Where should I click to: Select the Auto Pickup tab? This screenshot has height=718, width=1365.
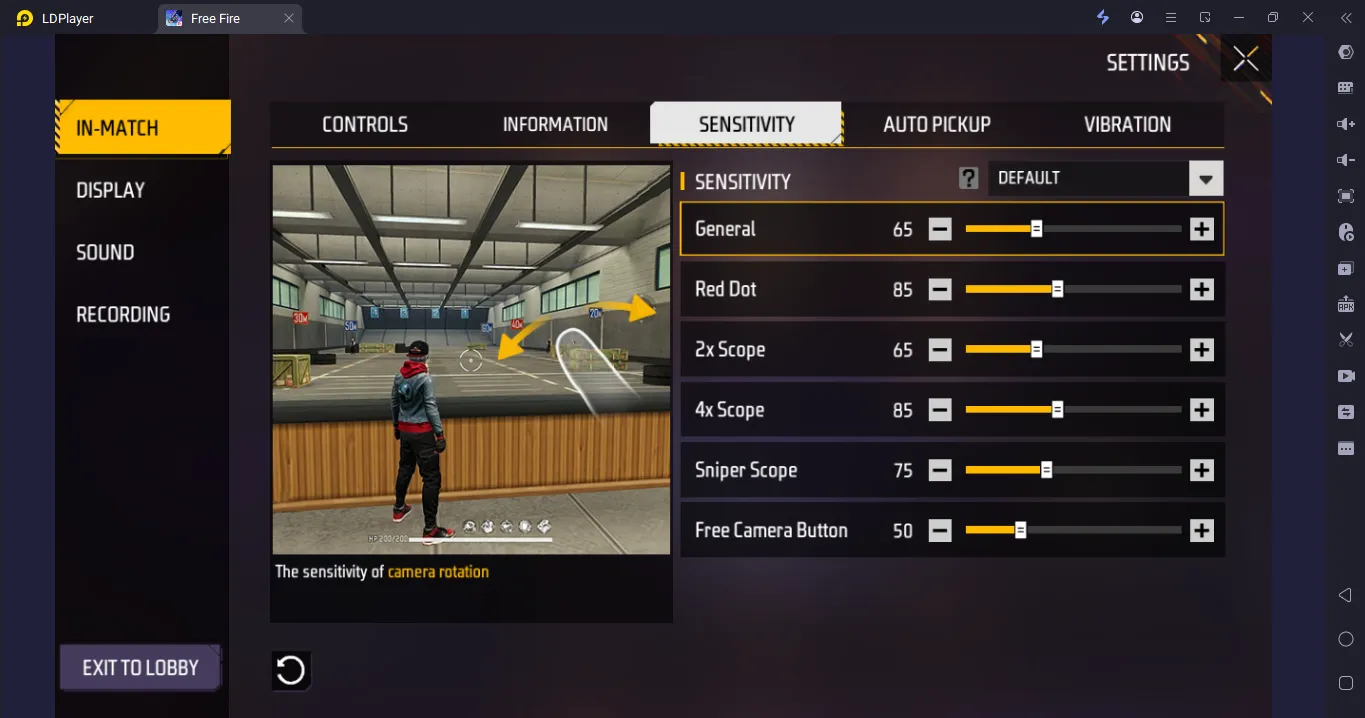pos(937,124)
